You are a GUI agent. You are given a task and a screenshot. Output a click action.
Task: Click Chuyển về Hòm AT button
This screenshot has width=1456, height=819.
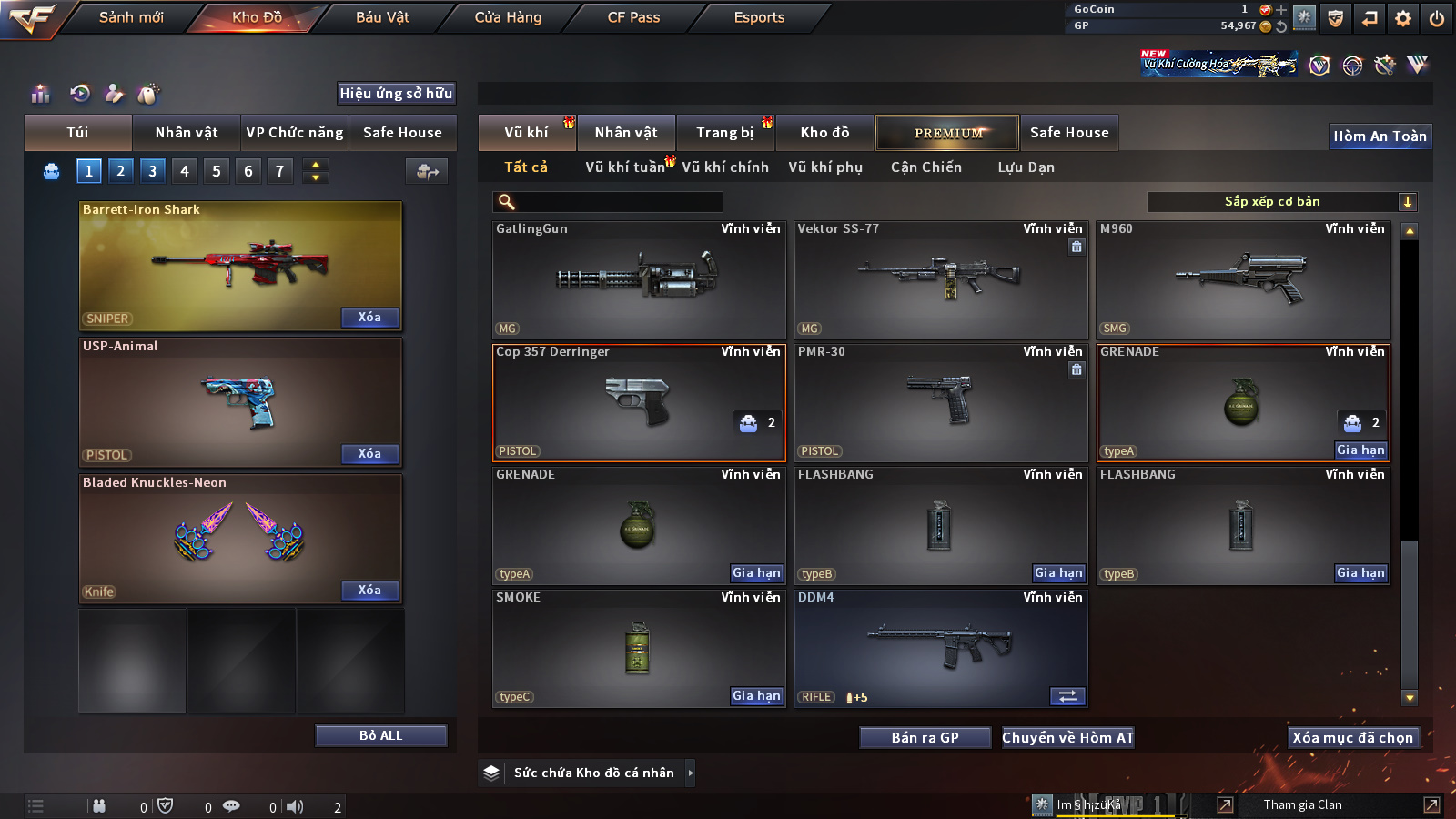click(1068, 738)
